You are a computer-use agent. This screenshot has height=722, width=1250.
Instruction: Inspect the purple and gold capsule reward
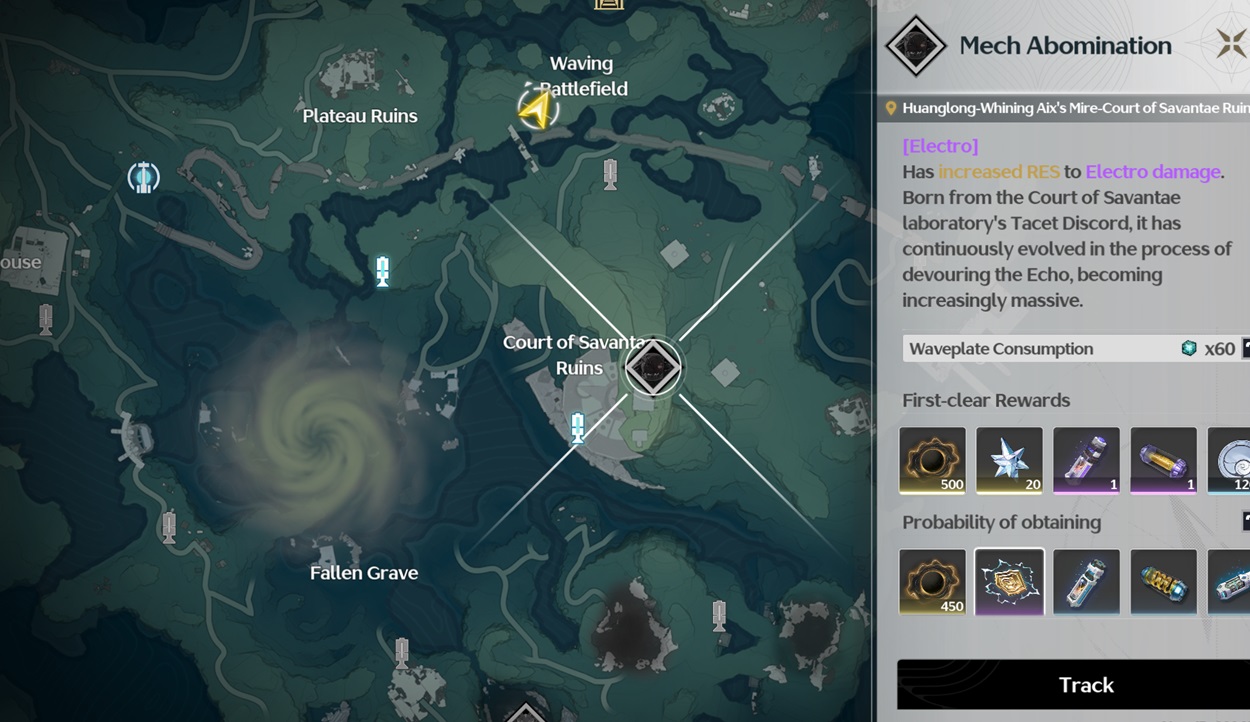pos(1163,460)
